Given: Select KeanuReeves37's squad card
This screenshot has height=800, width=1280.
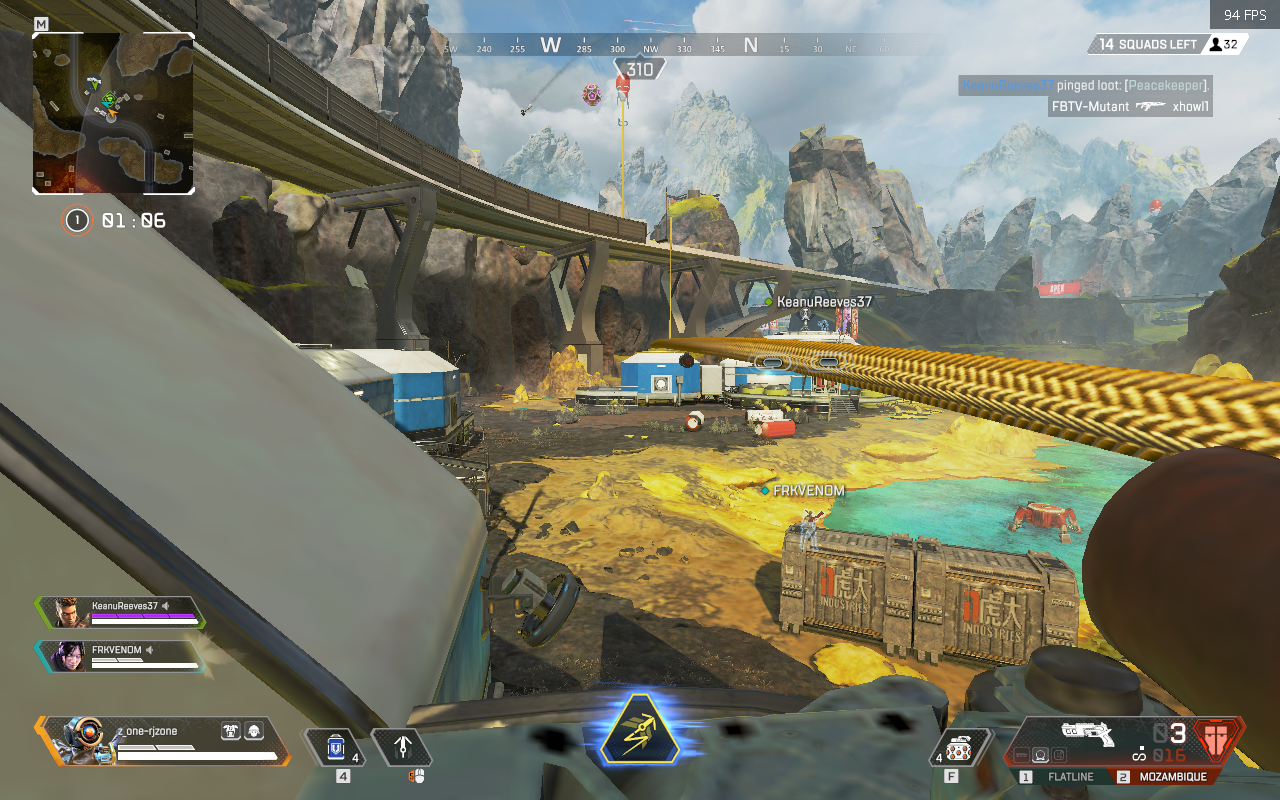Looking at the screenshot, I should click(x=120, y=611).
